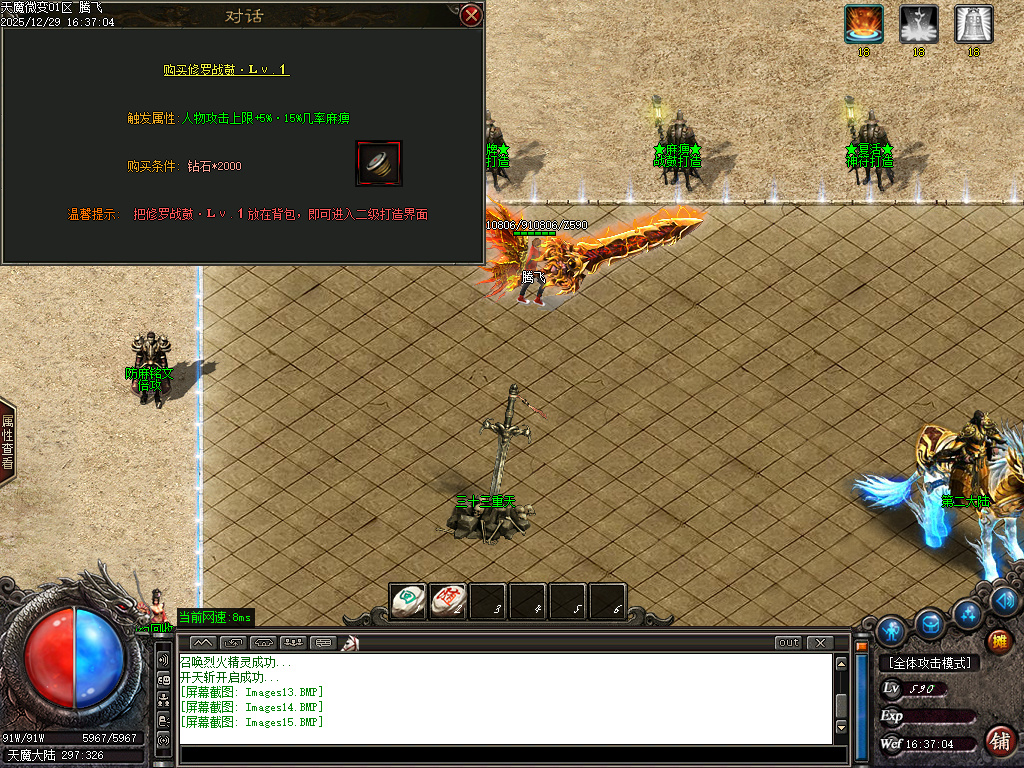The image size is (1024, 768).
Task: Click the white starburst buff icon
Action: point(918,24)
